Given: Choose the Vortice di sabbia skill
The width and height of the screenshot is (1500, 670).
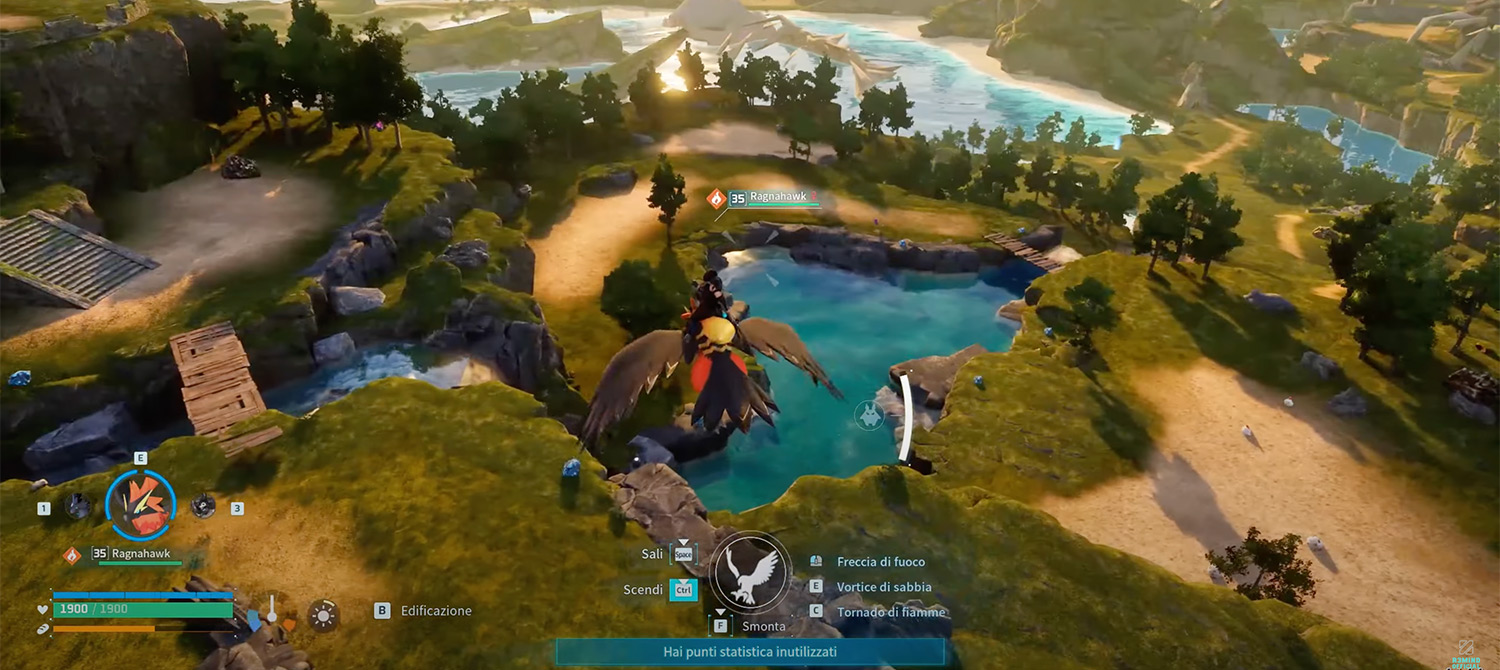Looking at the screenshot, I should click(x=883, y=587).
